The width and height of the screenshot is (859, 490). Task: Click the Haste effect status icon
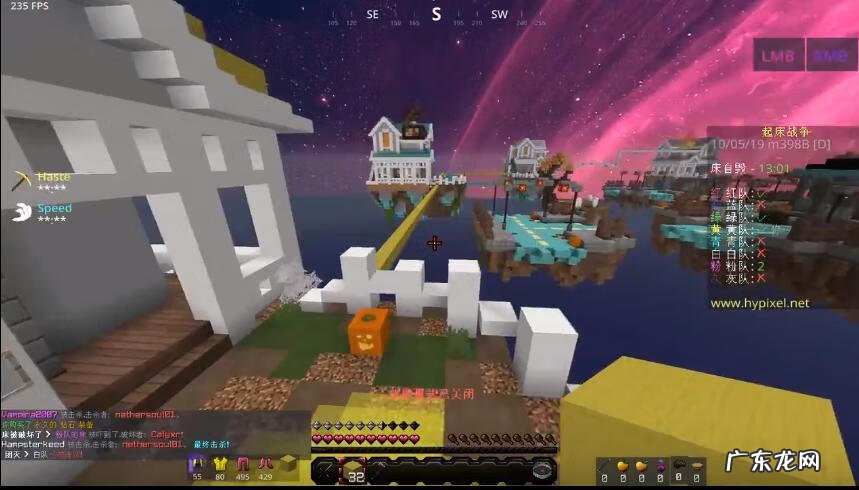click(23, 181)
